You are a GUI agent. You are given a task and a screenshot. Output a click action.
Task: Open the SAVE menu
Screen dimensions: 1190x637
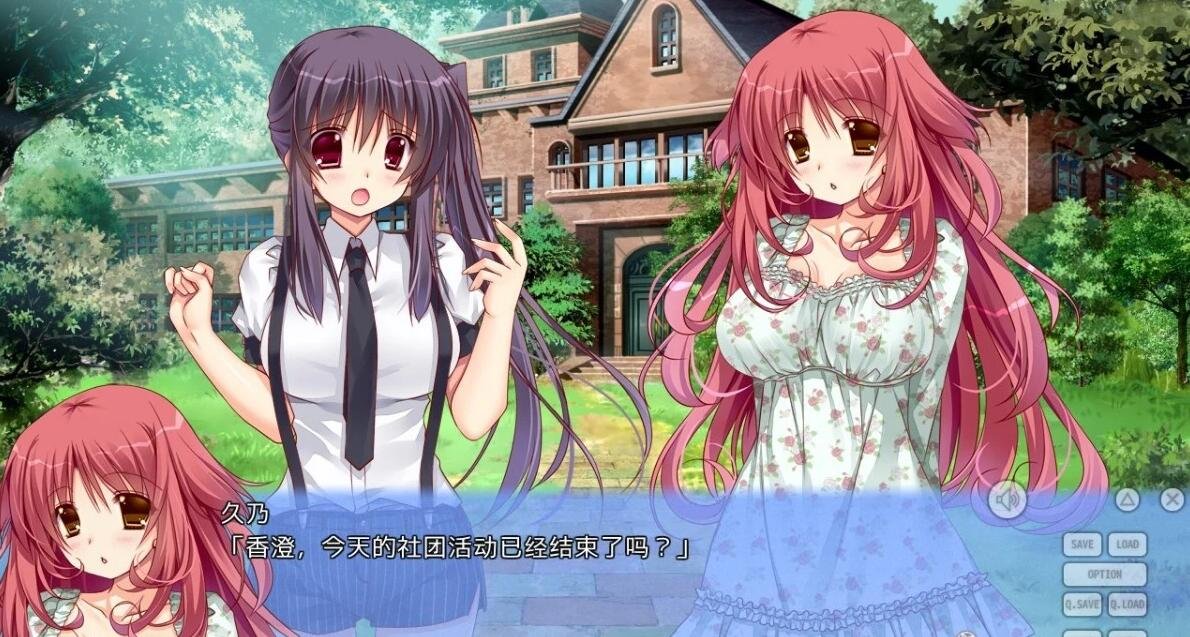tap(1082, 545)
